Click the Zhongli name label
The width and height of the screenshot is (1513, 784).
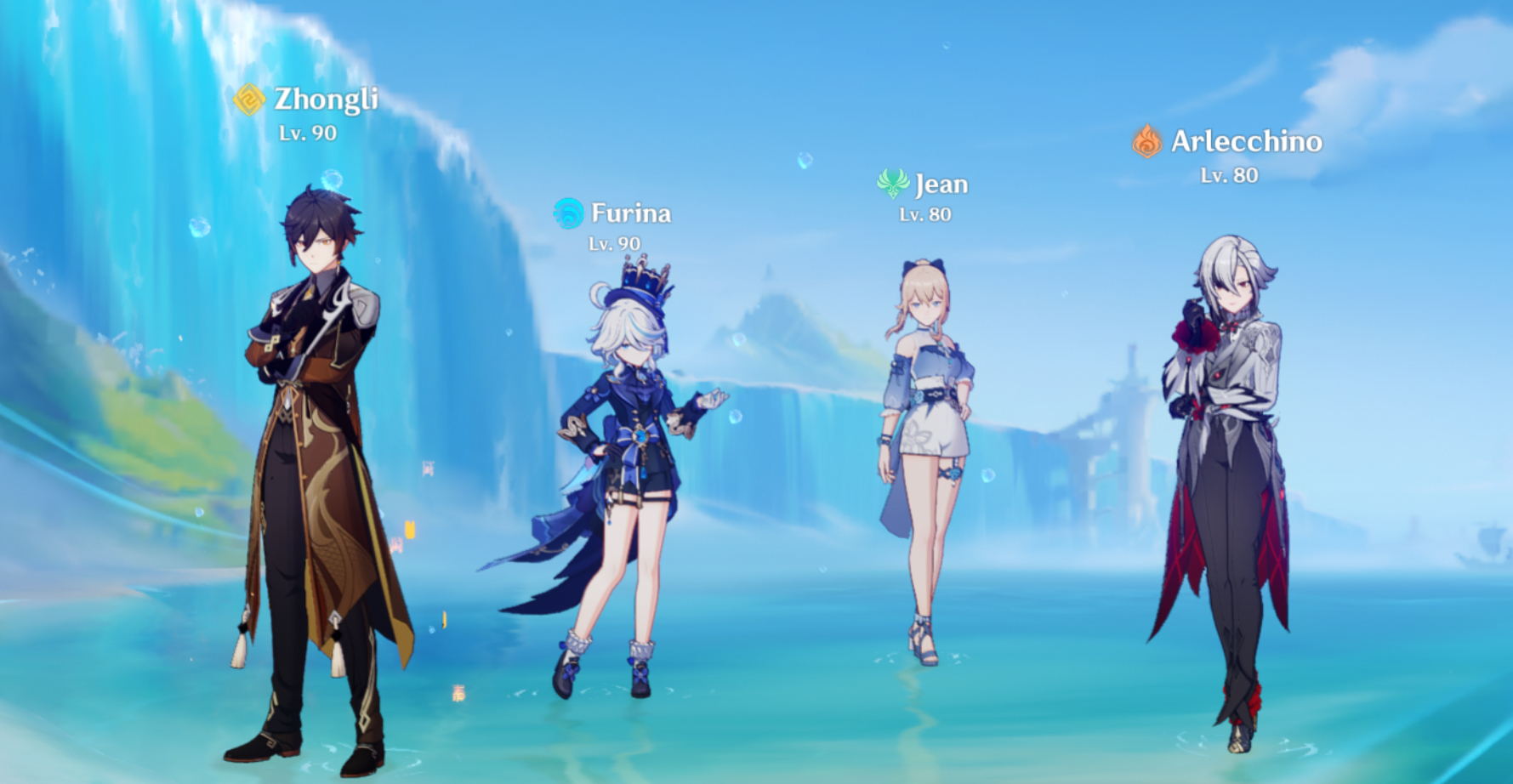327,98
